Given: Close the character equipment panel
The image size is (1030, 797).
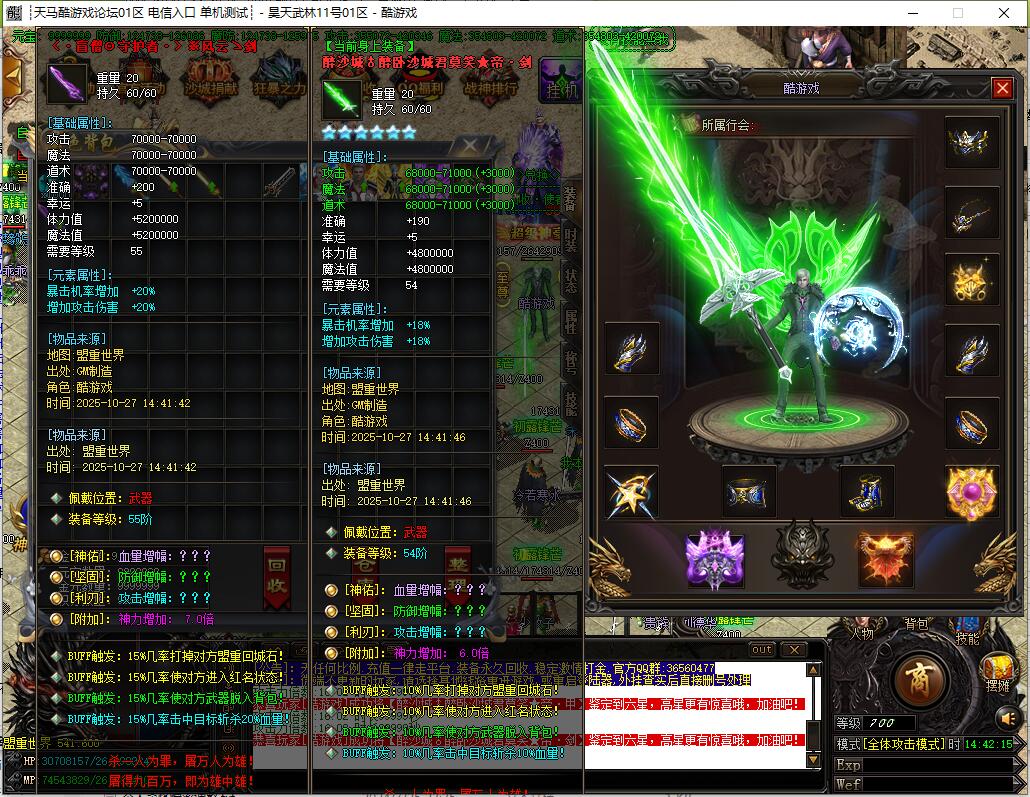Looking at the screenshot, I should pos(1002,89).
